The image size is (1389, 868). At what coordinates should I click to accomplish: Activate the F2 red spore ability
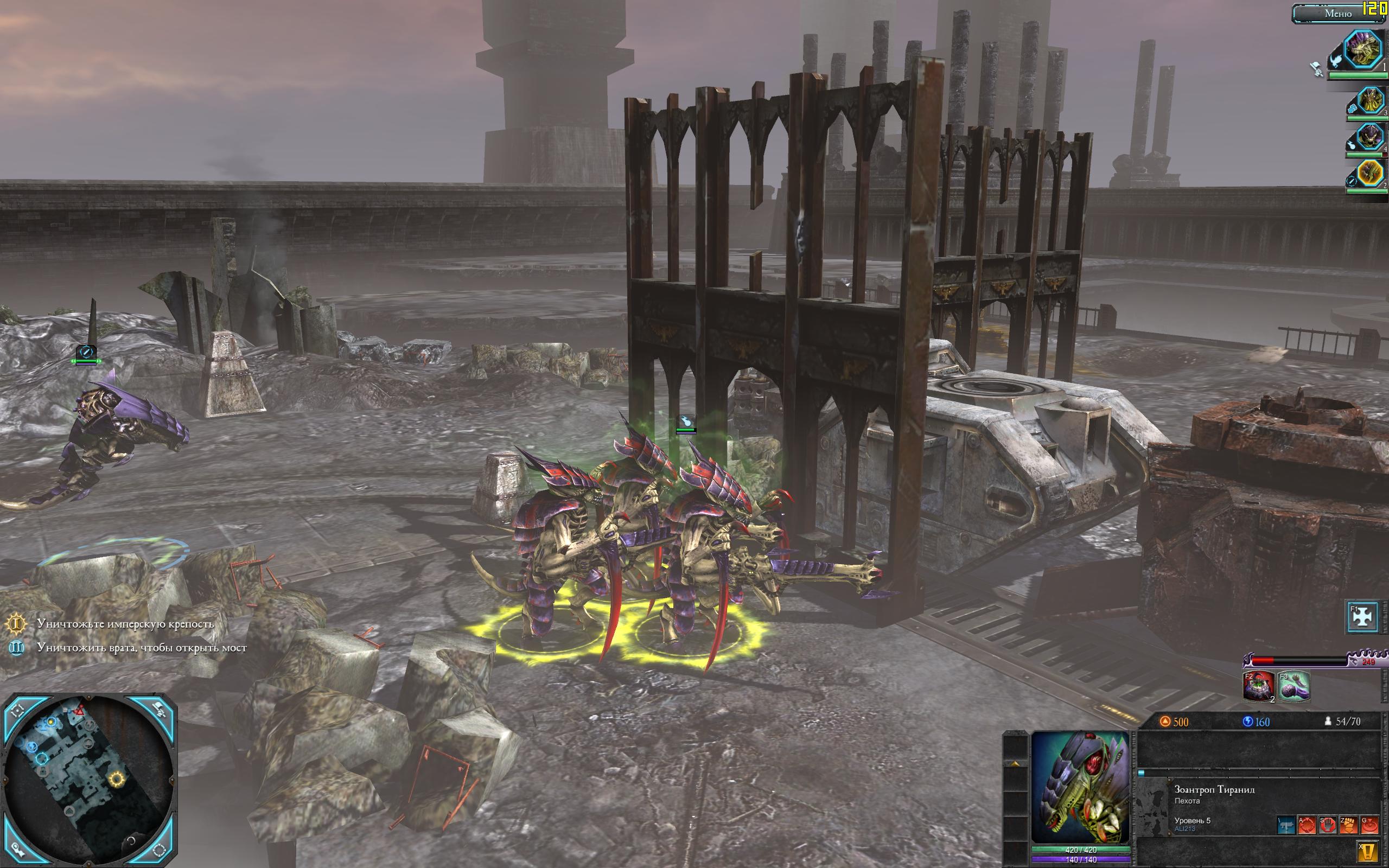click(x=1258, y=686)
